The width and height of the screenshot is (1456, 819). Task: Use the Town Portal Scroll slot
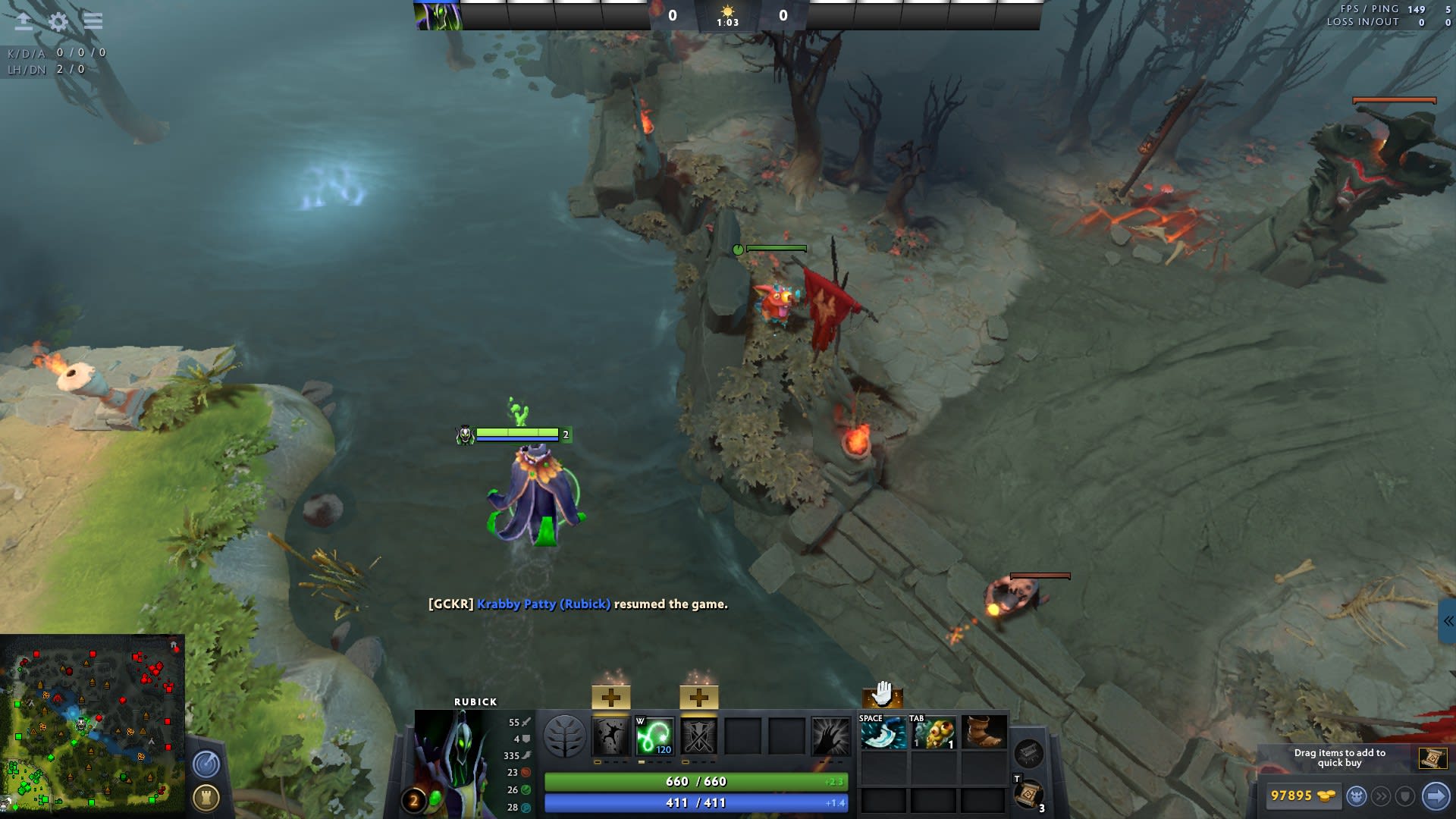[1028, 795]
